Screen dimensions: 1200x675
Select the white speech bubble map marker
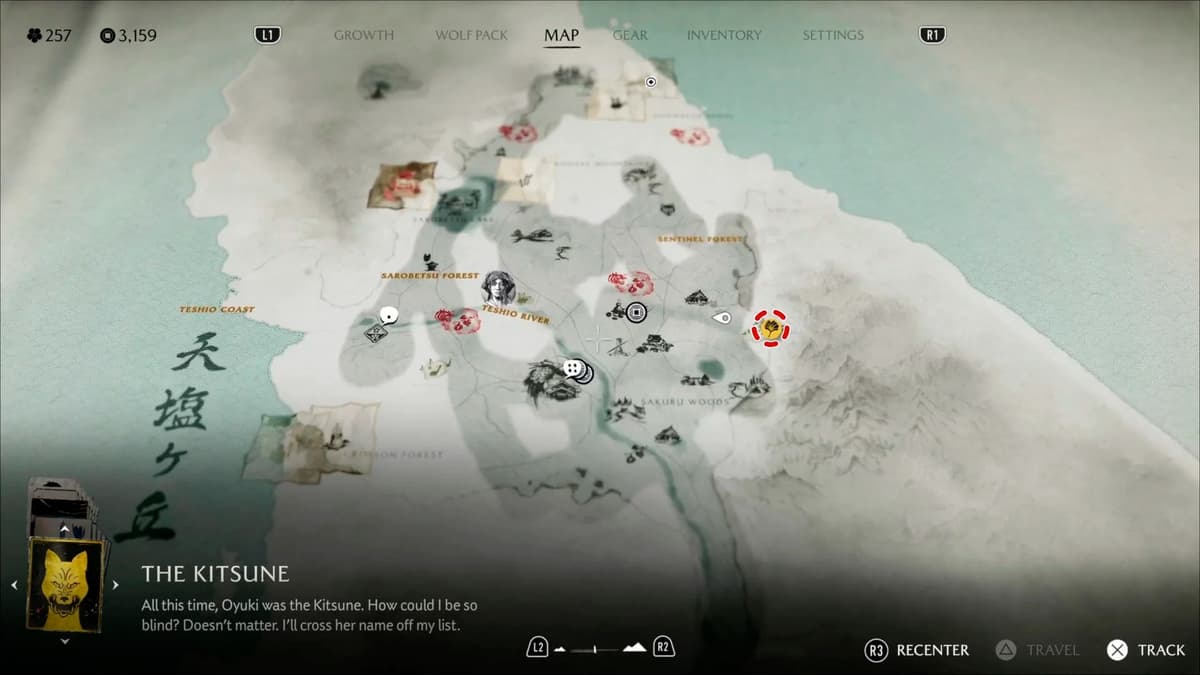pos(389,316)
